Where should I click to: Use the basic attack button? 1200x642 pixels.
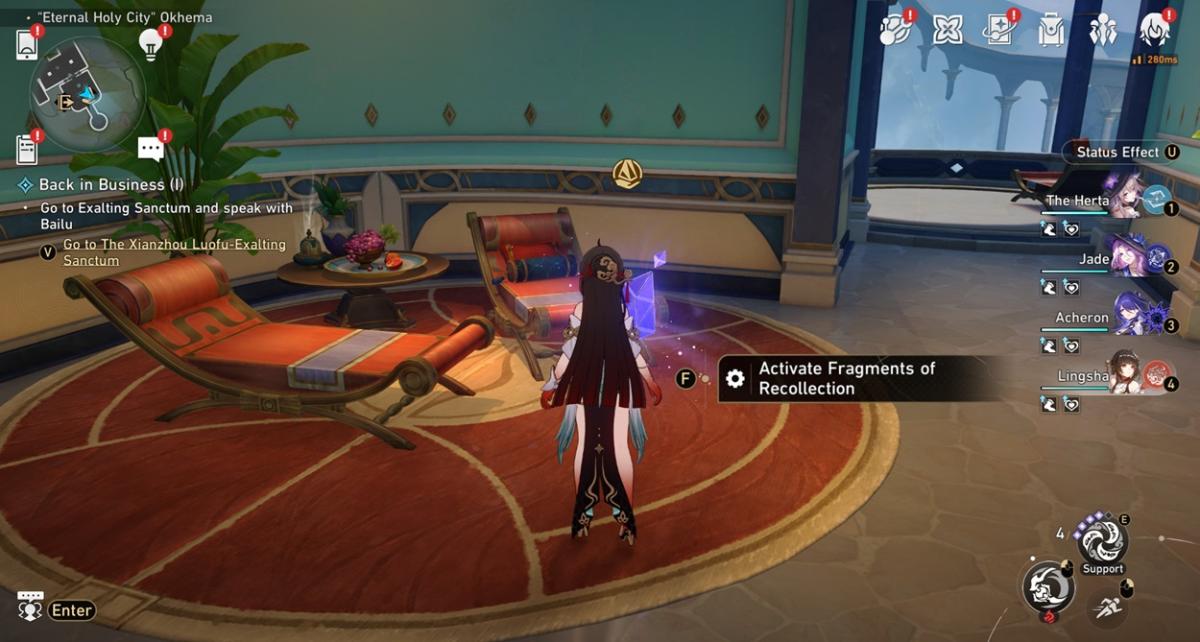pos(1048,587)
